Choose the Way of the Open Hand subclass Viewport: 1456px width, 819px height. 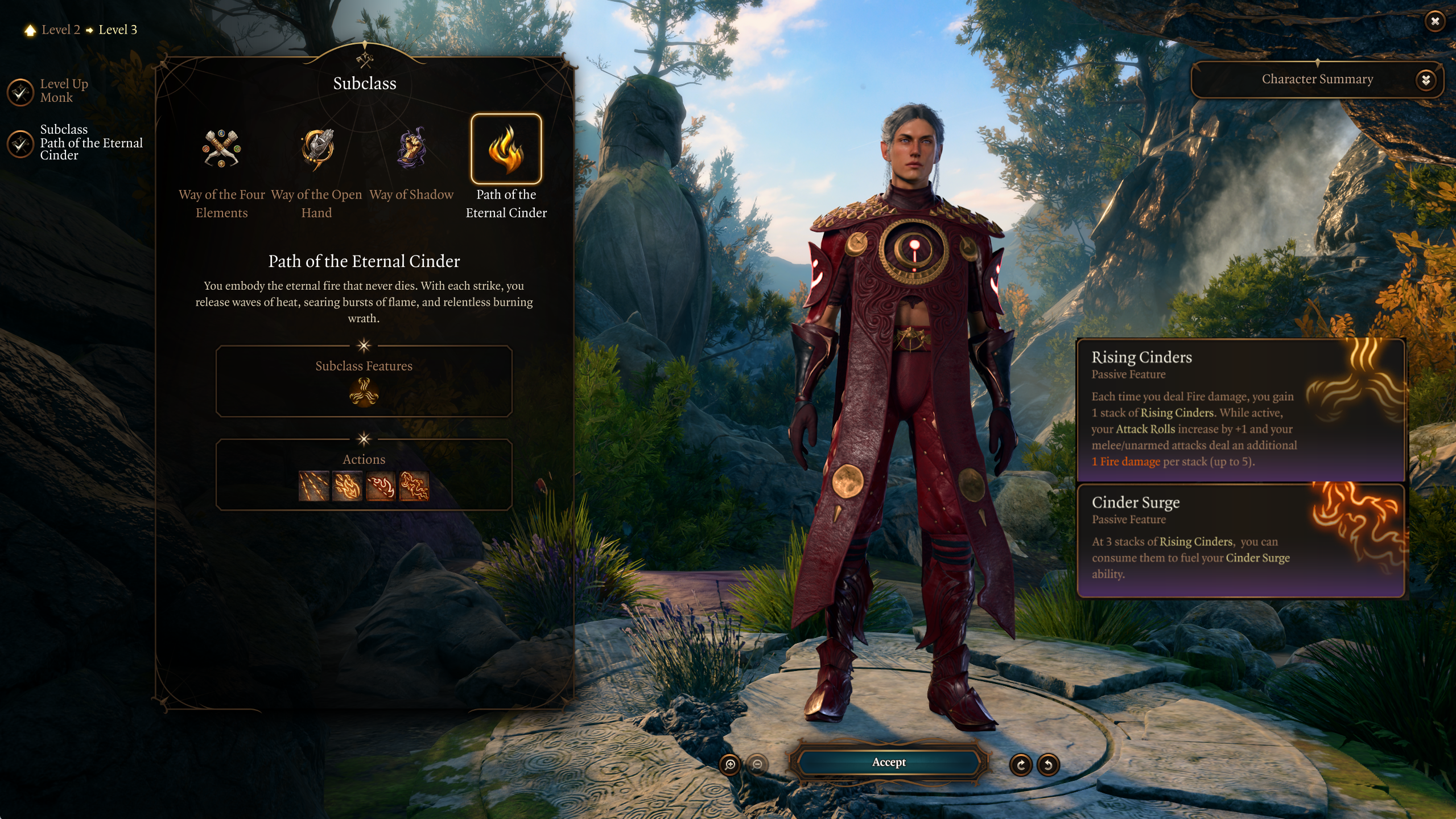tap(317, 149)
